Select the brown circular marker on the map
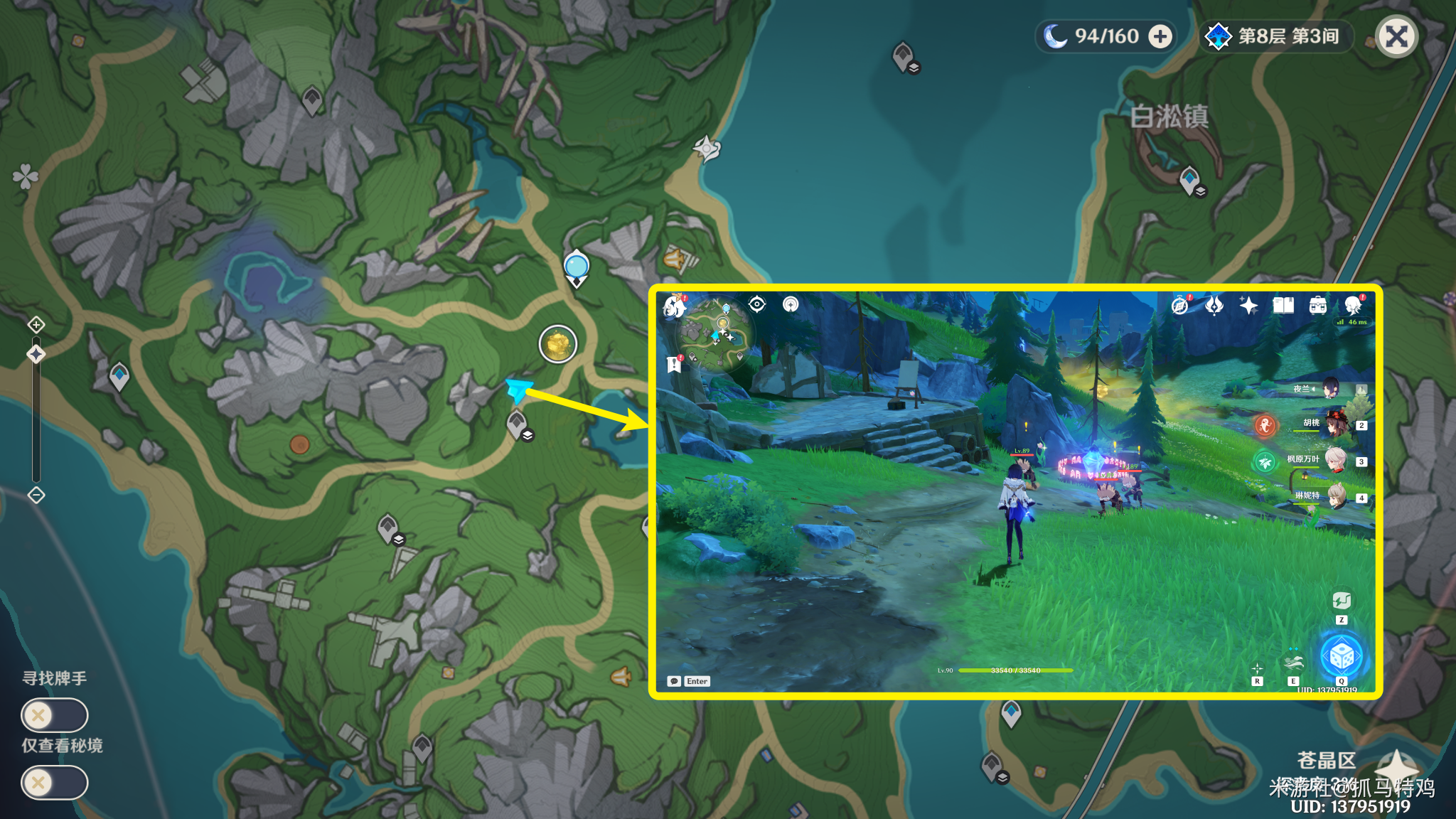Screen dimensions: 1456x819 click(x=299, y=444)
